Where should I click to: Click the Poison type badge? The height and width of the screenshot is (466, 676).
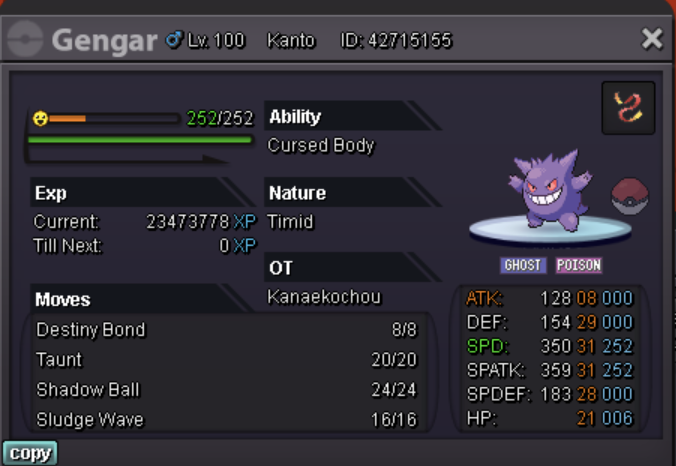coord(579,266)
